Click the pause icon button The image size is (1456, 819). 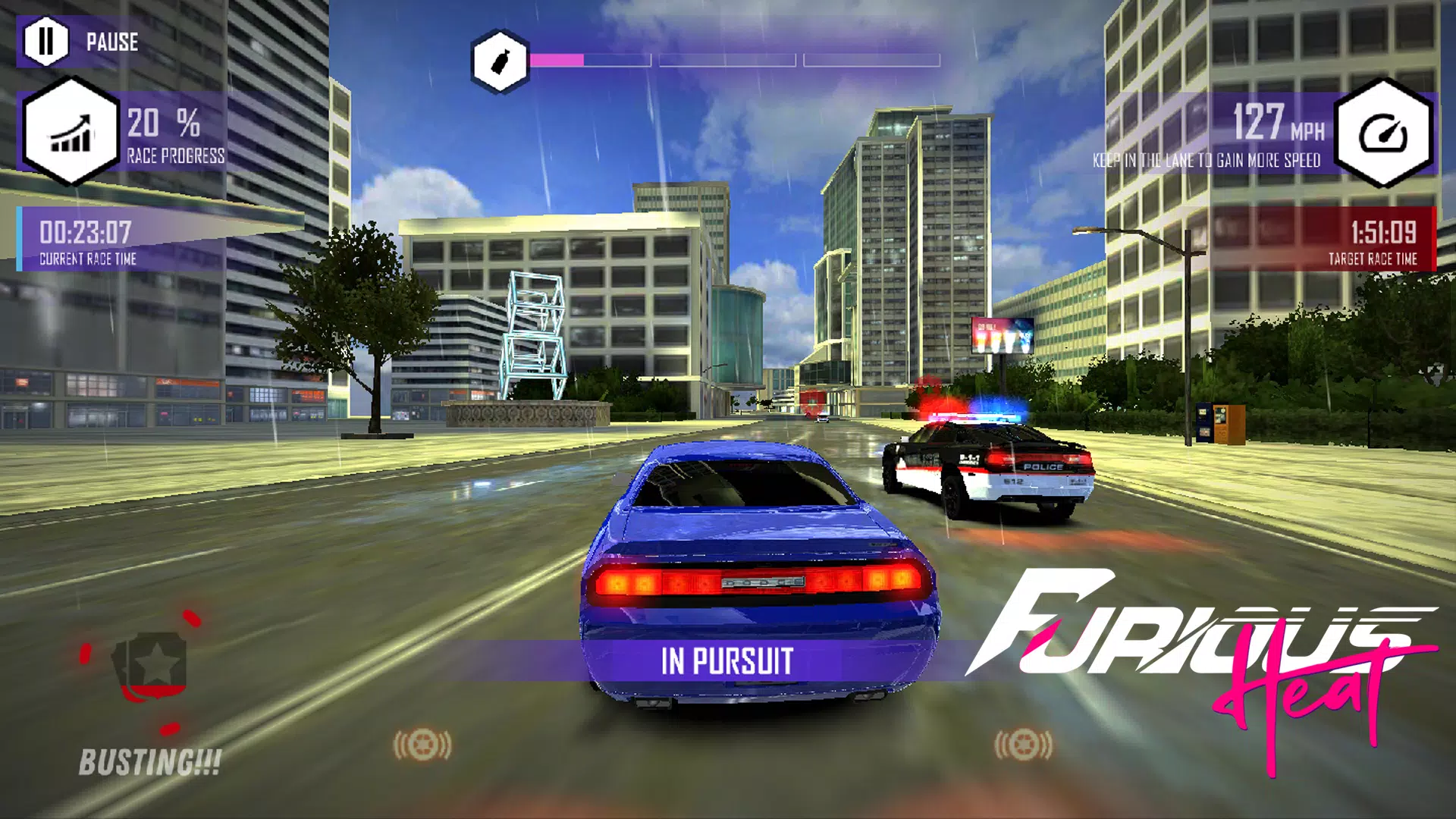click(x=47, y=42)
